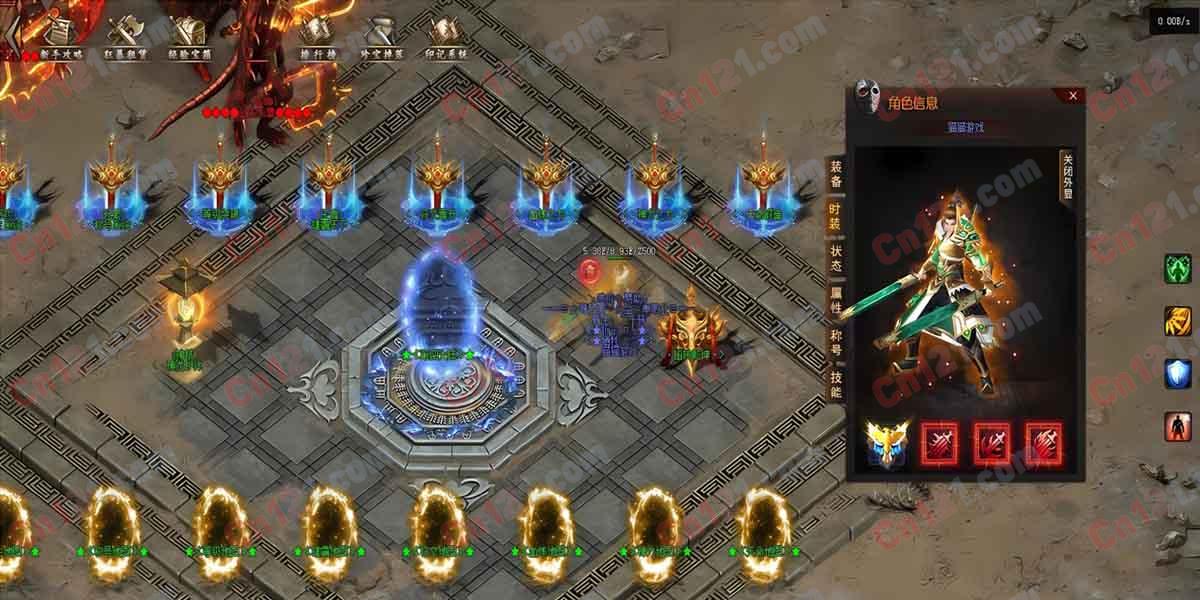This screenshot has width=1200, height=600.
Task: Collapse the top menu with left arrow
Action: point(11,36)
